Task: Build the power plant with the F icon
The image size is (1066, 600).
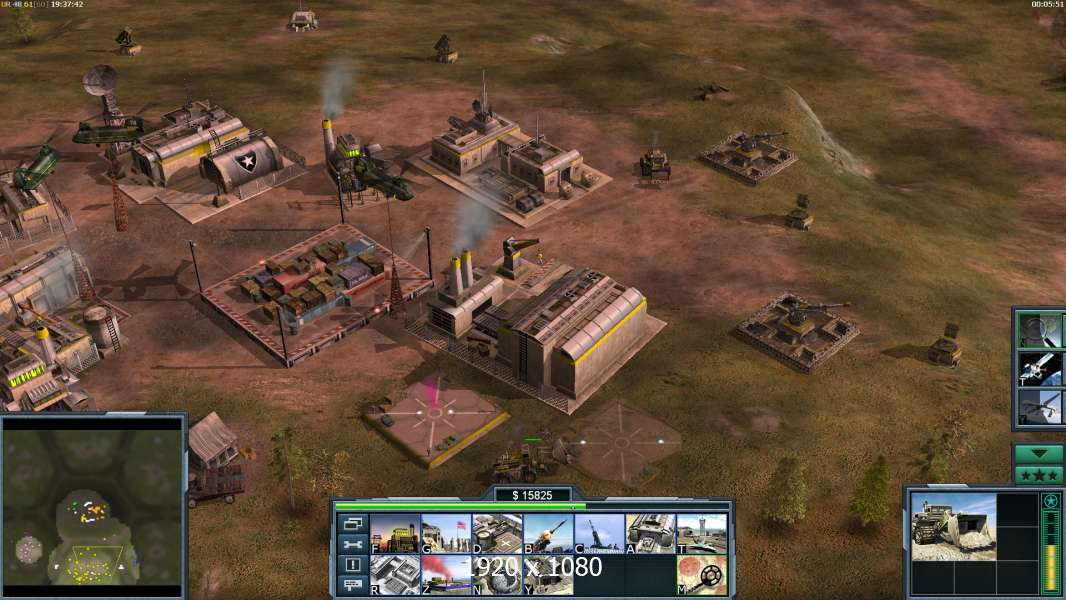Action: click(x=395, y=534)
